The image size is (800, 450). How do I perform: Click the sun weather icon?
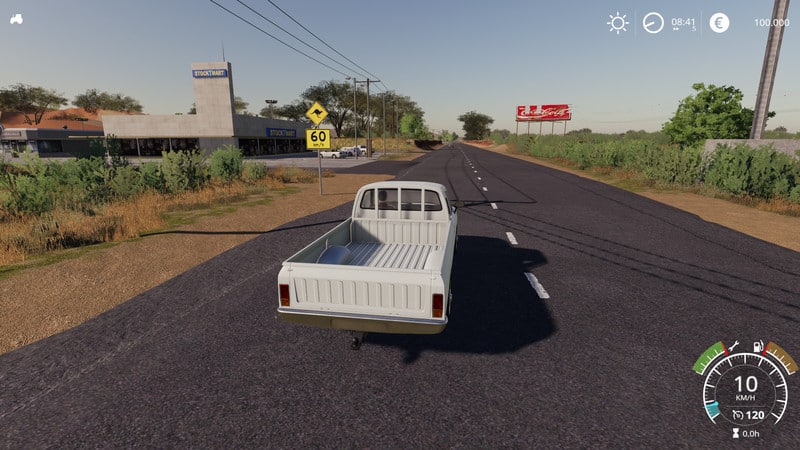pos(618,22)
